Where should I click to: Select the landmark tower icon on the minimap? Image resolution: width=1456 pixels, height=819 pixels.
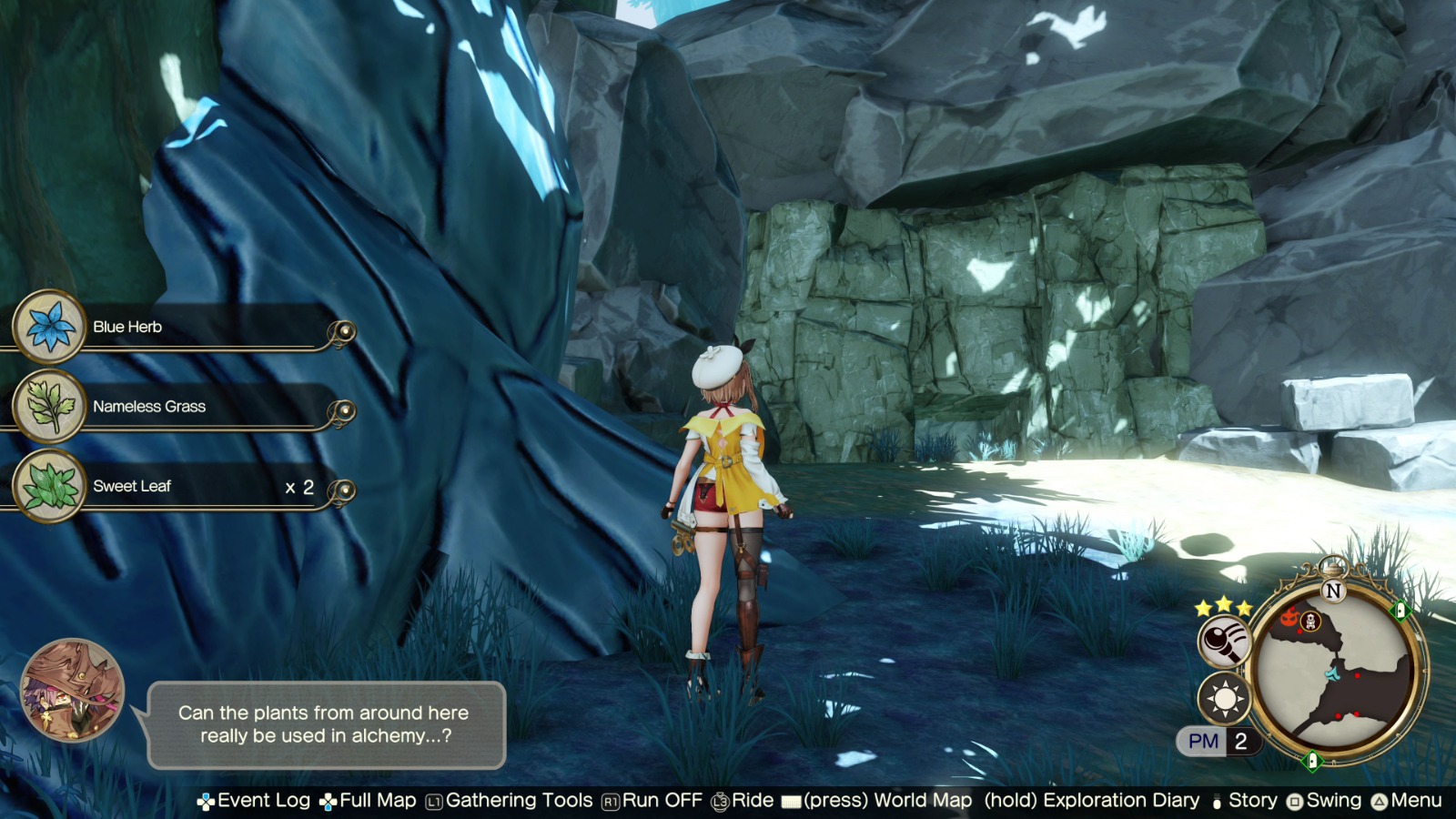point(1310,622)
